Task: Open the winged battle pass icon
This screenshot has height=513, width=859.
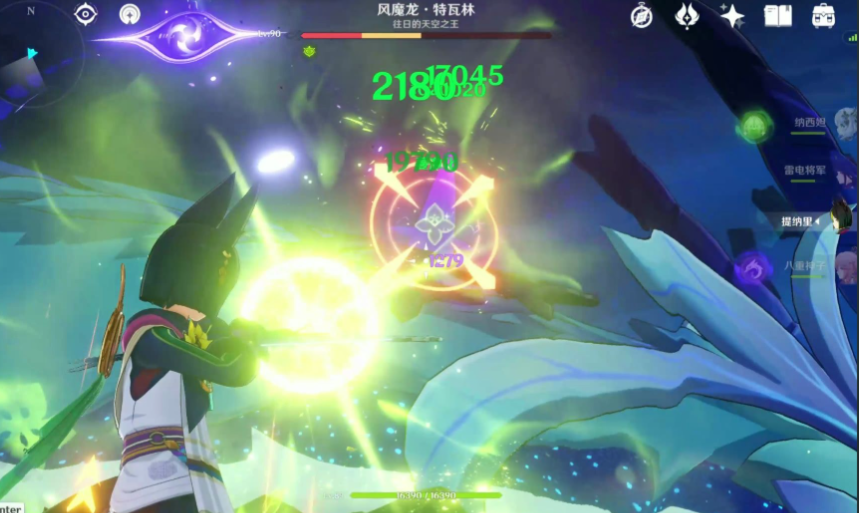Action: pos(689,15)
